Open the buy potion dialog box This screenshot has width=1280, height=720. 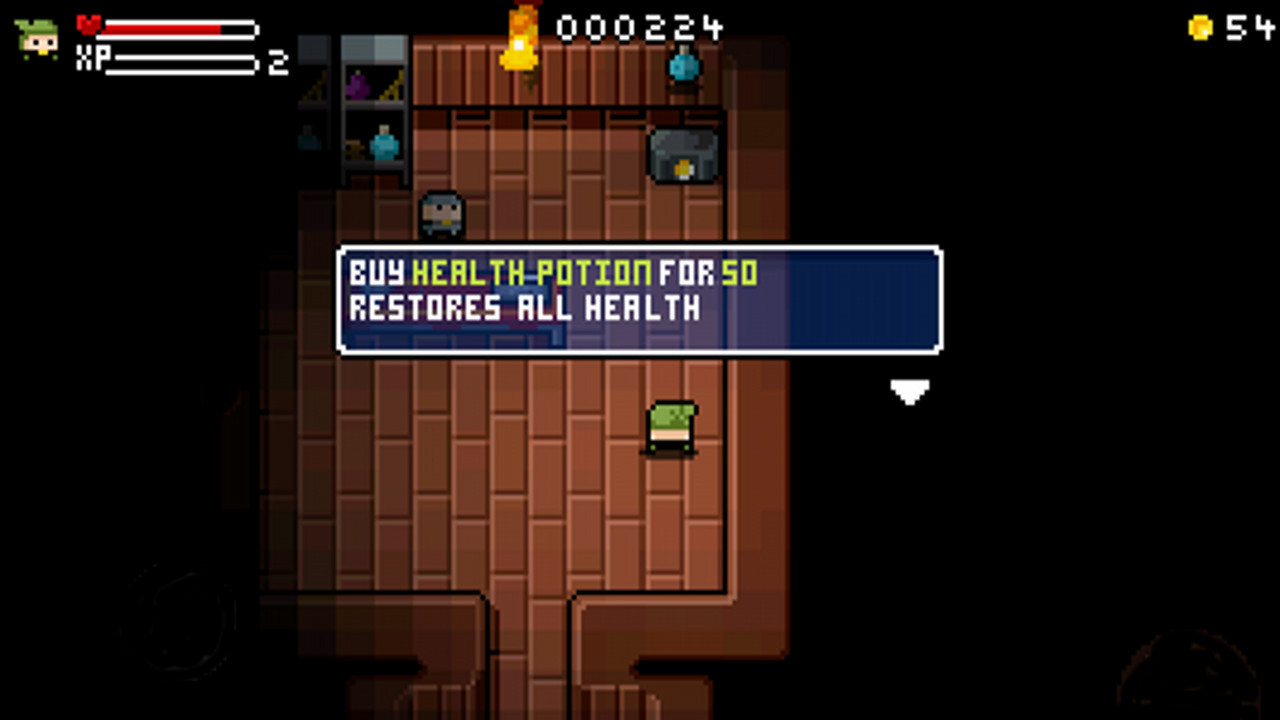click(640, 300)
